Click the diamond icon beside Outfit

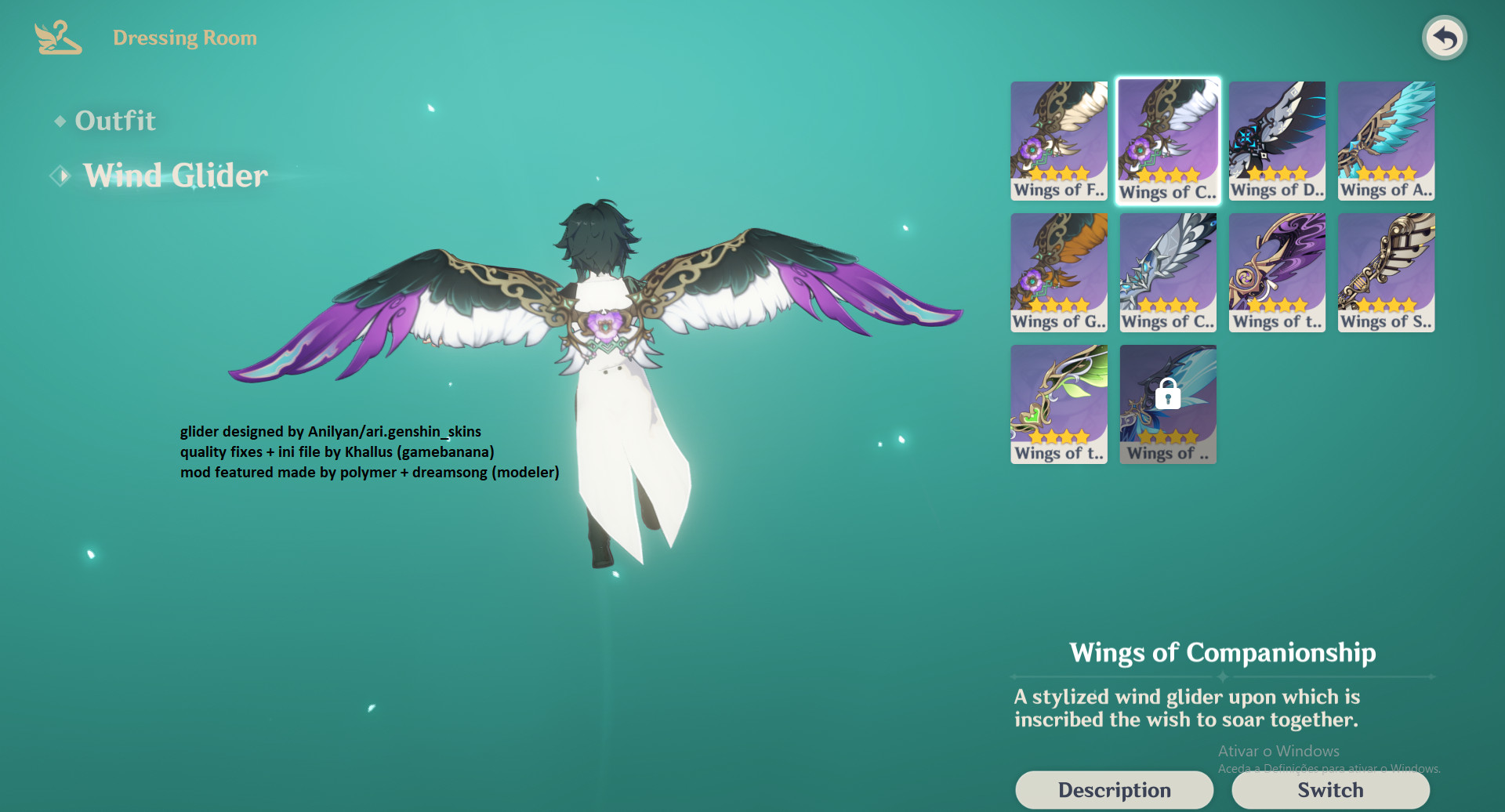point(59,121)
